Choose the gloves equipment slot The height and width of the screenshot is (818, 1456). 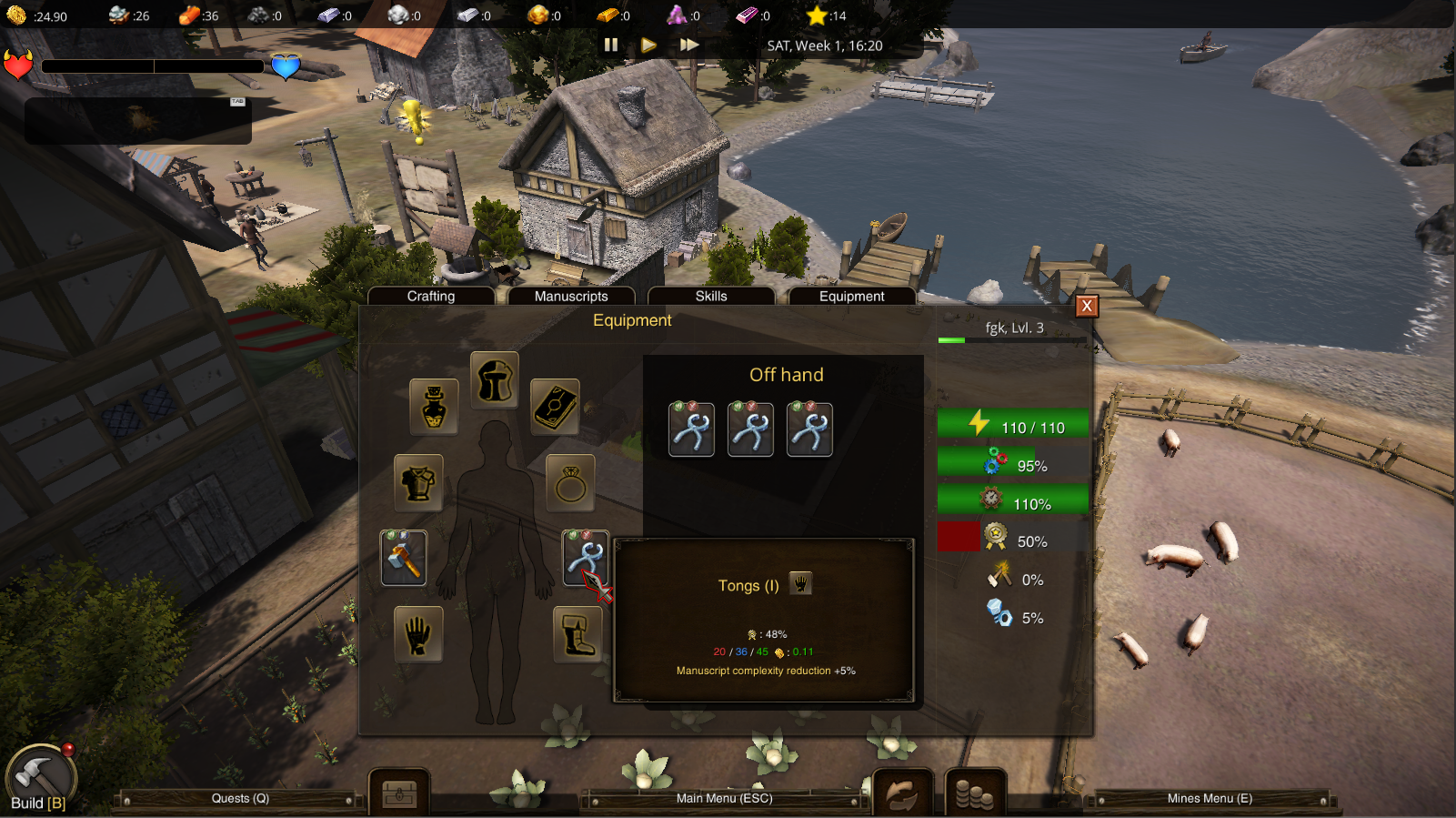click(x=418, y=634)
